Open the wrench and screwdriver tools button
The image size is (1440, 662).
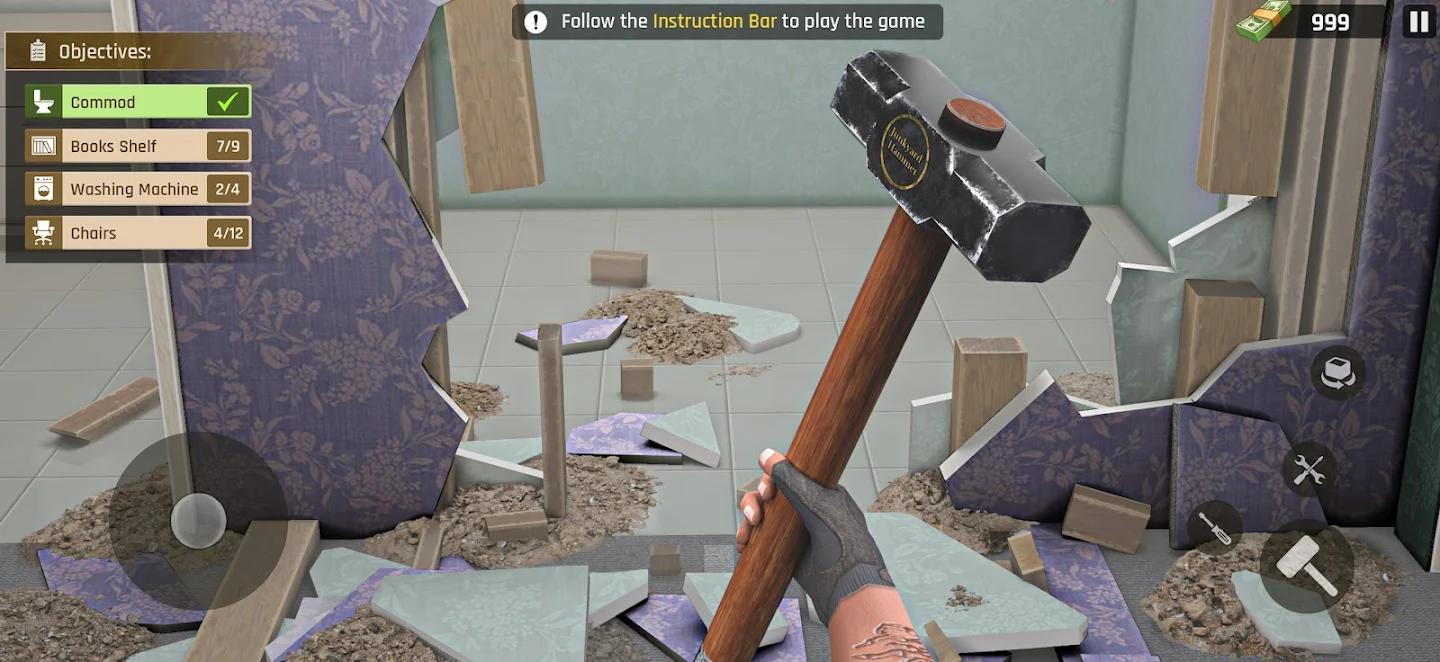point(1308,468)
